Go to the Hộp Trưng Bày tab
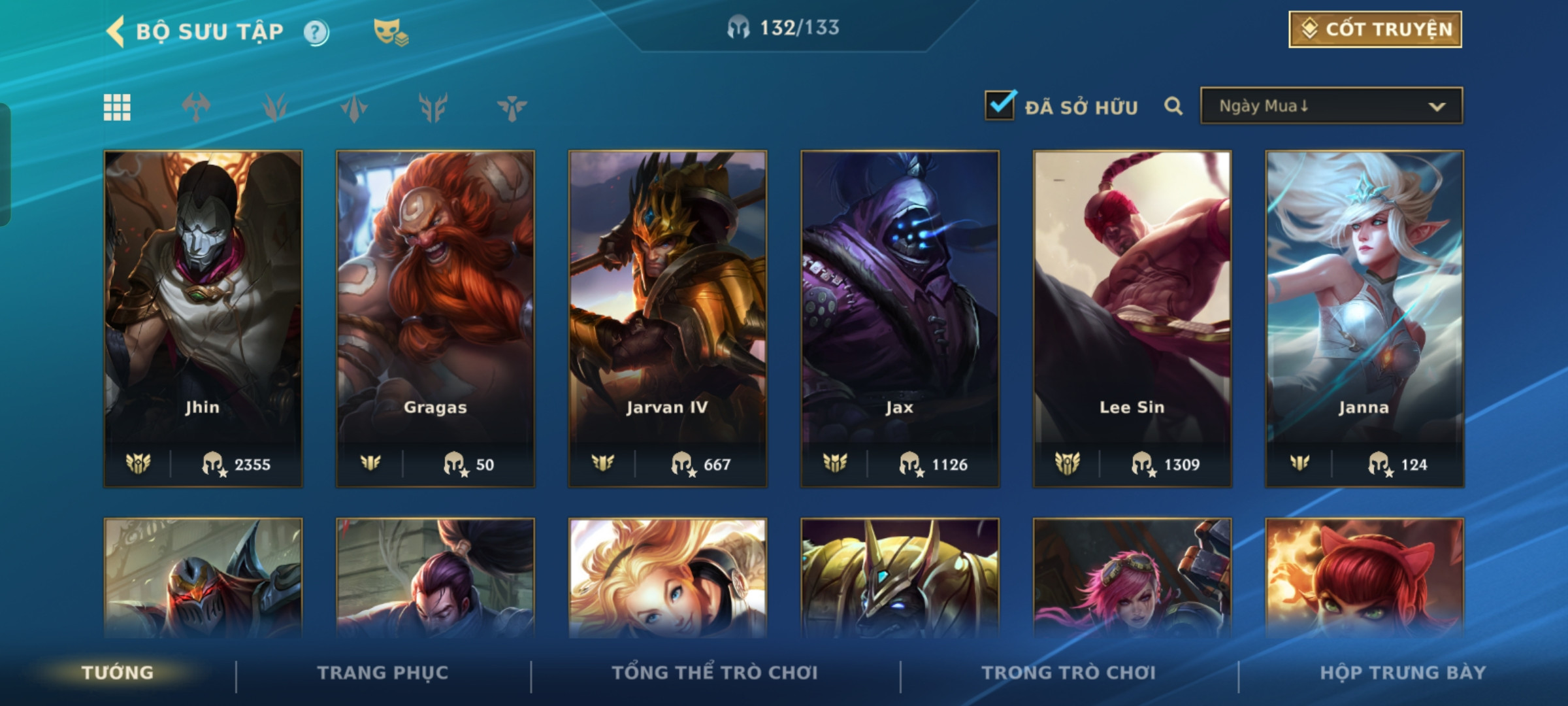Screen dimensions: 1568x706 1403,672
